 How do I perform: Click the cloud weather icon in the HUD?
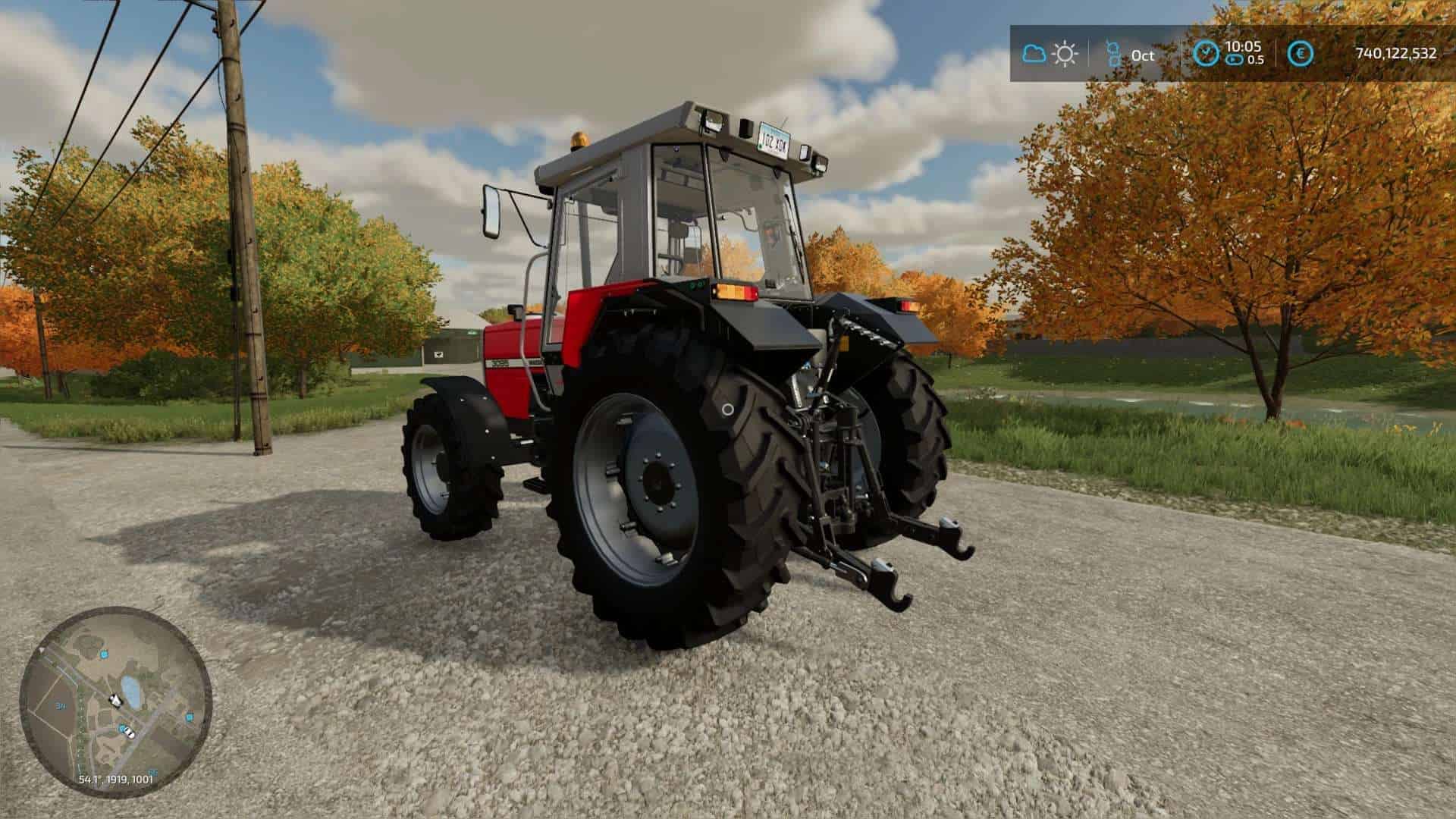(x=1035, y=53)
